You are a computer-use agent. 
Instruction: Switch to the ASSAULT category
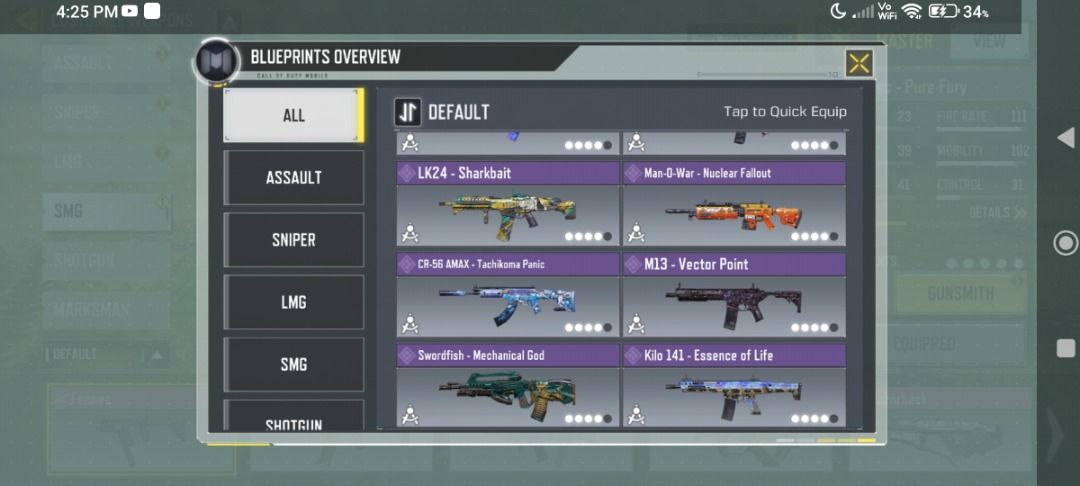(293, 177)
